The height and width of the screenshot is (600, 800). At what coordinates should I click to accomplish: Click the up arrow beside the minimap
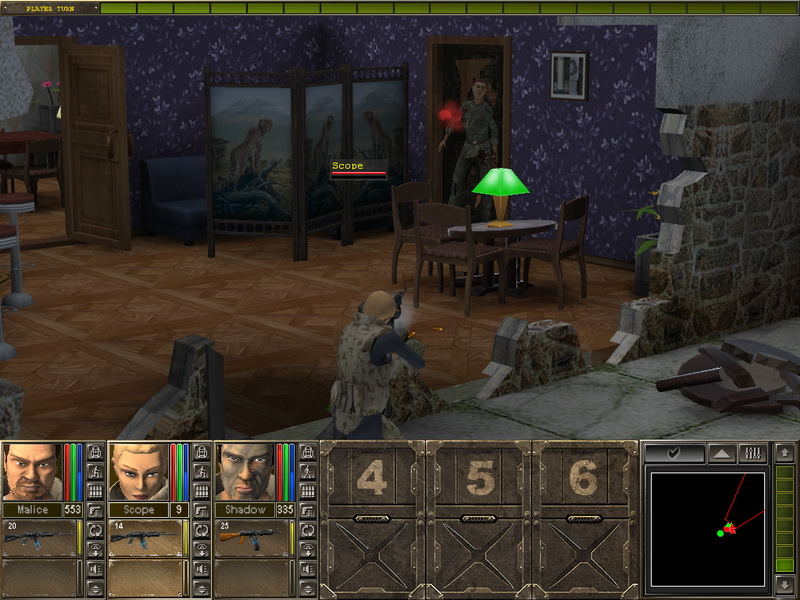tap(785, 453)
